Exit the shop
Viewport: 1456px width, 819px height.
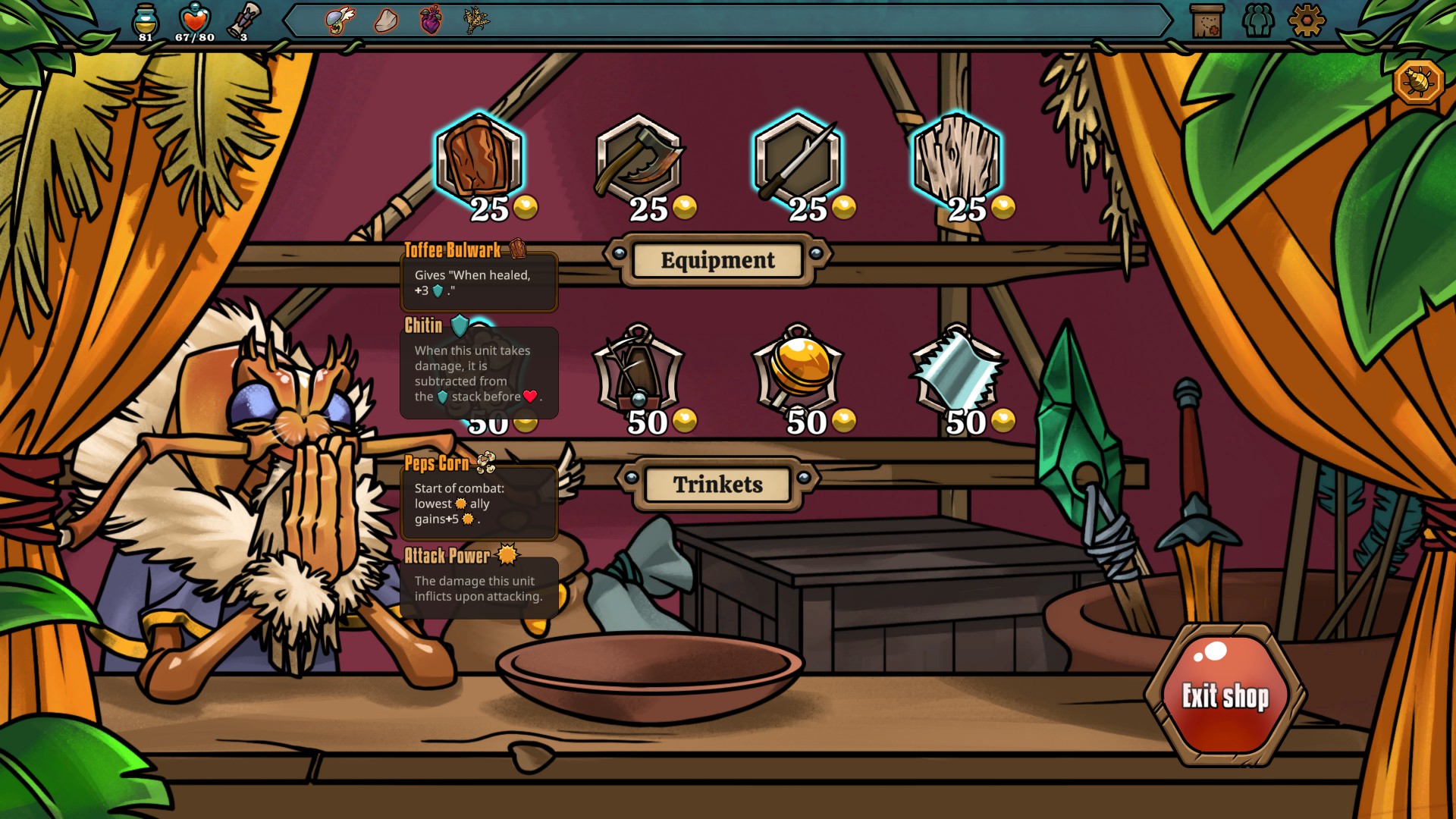coord(1225,695)
